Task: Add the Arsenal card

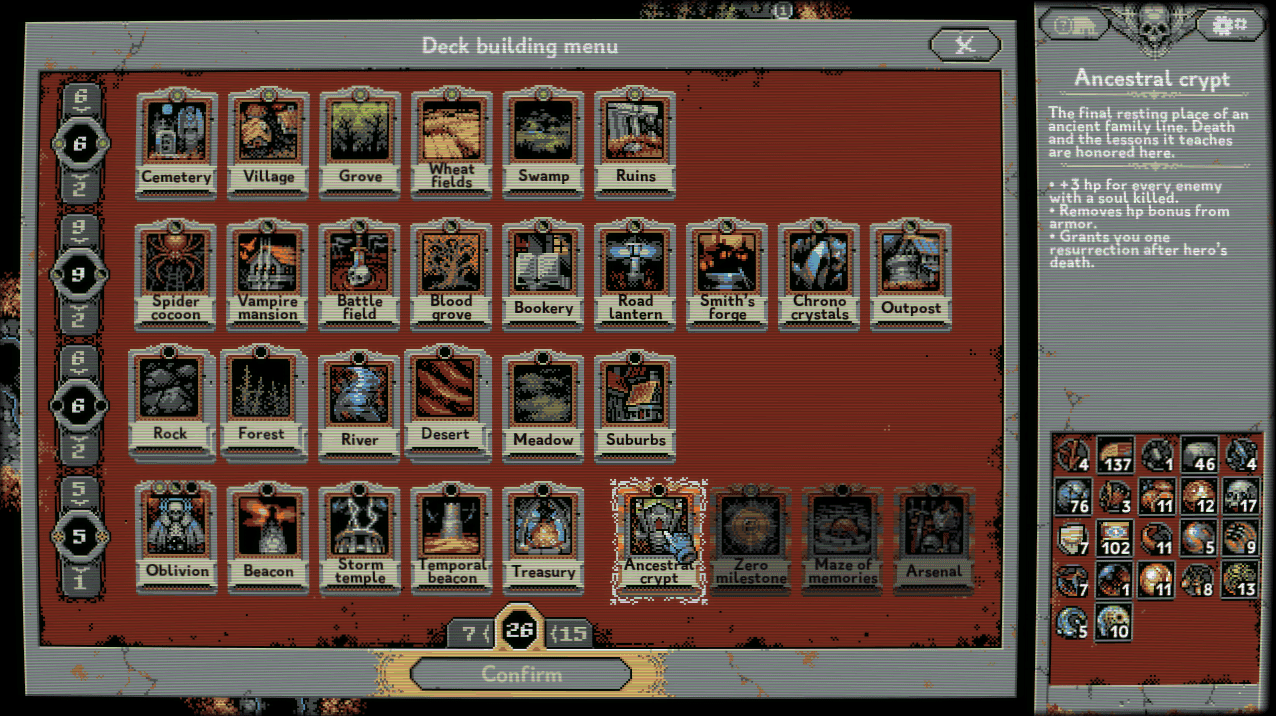Action: pyautogui.click(x=934, y=540)
